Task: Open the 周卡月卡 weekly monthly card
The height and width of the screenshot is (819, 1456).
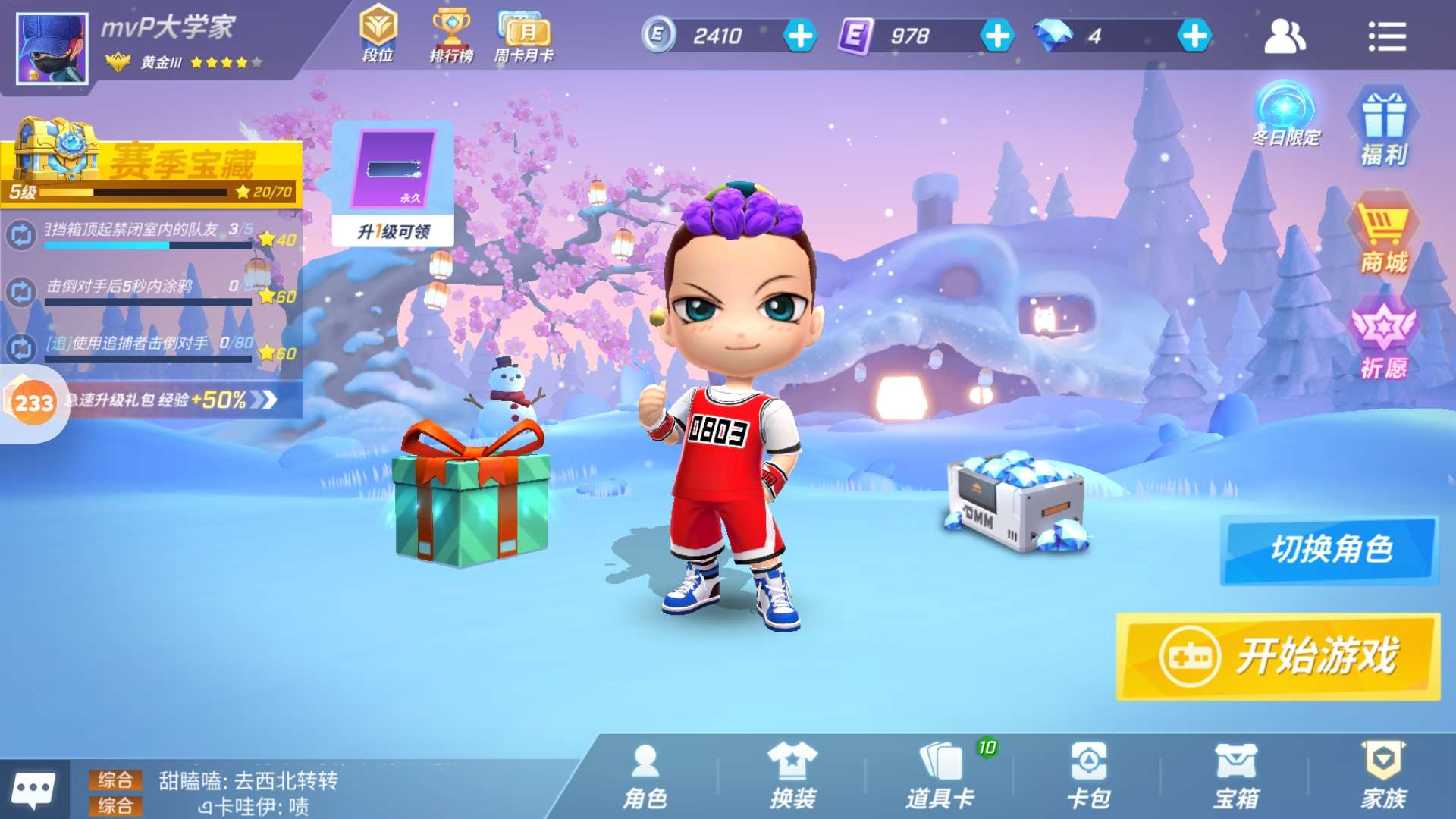Action: 524,35
